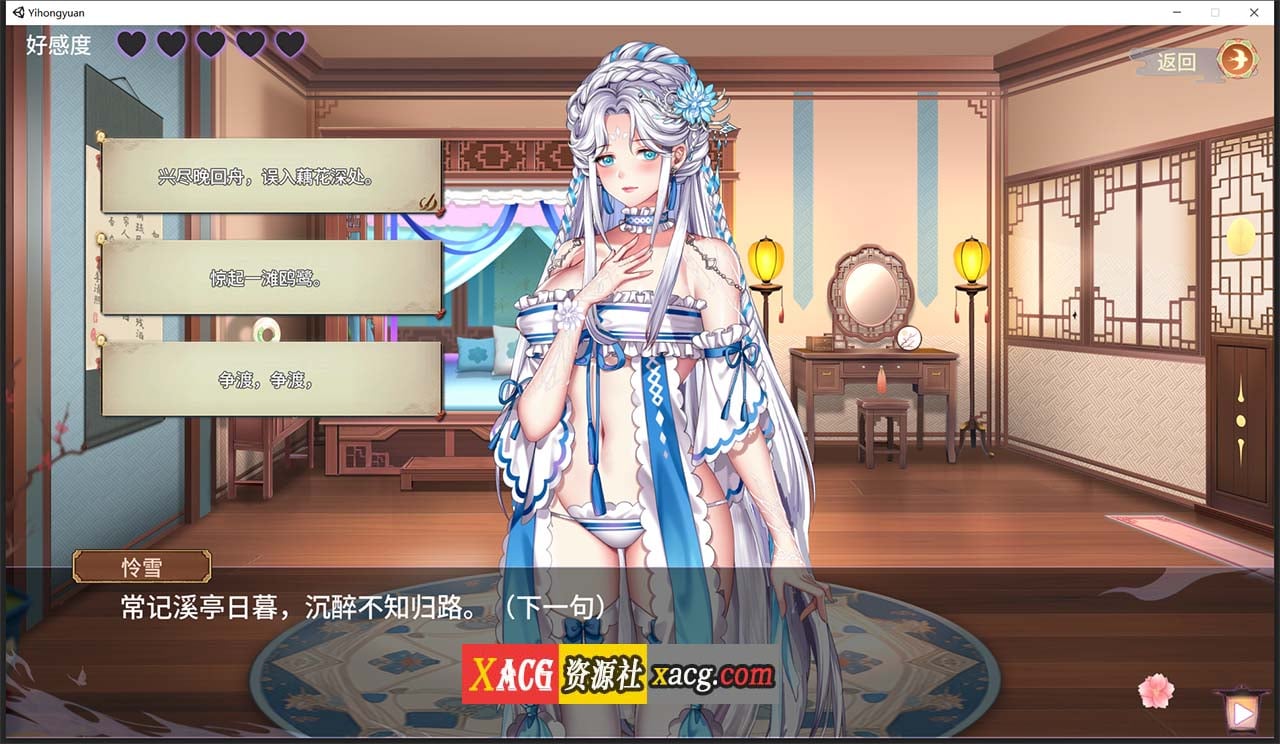Minimize the Yihongyuan window
The width and height of the screenshot is (1280, 744).
[1176, 12]
